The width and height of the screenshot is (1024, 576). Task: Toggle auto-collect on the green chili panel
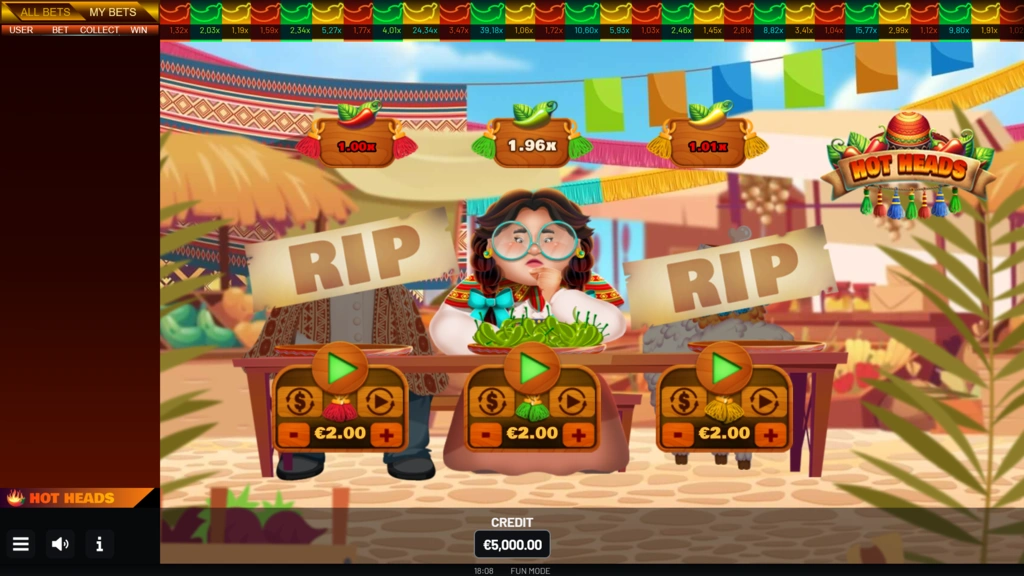click(491, 402)
